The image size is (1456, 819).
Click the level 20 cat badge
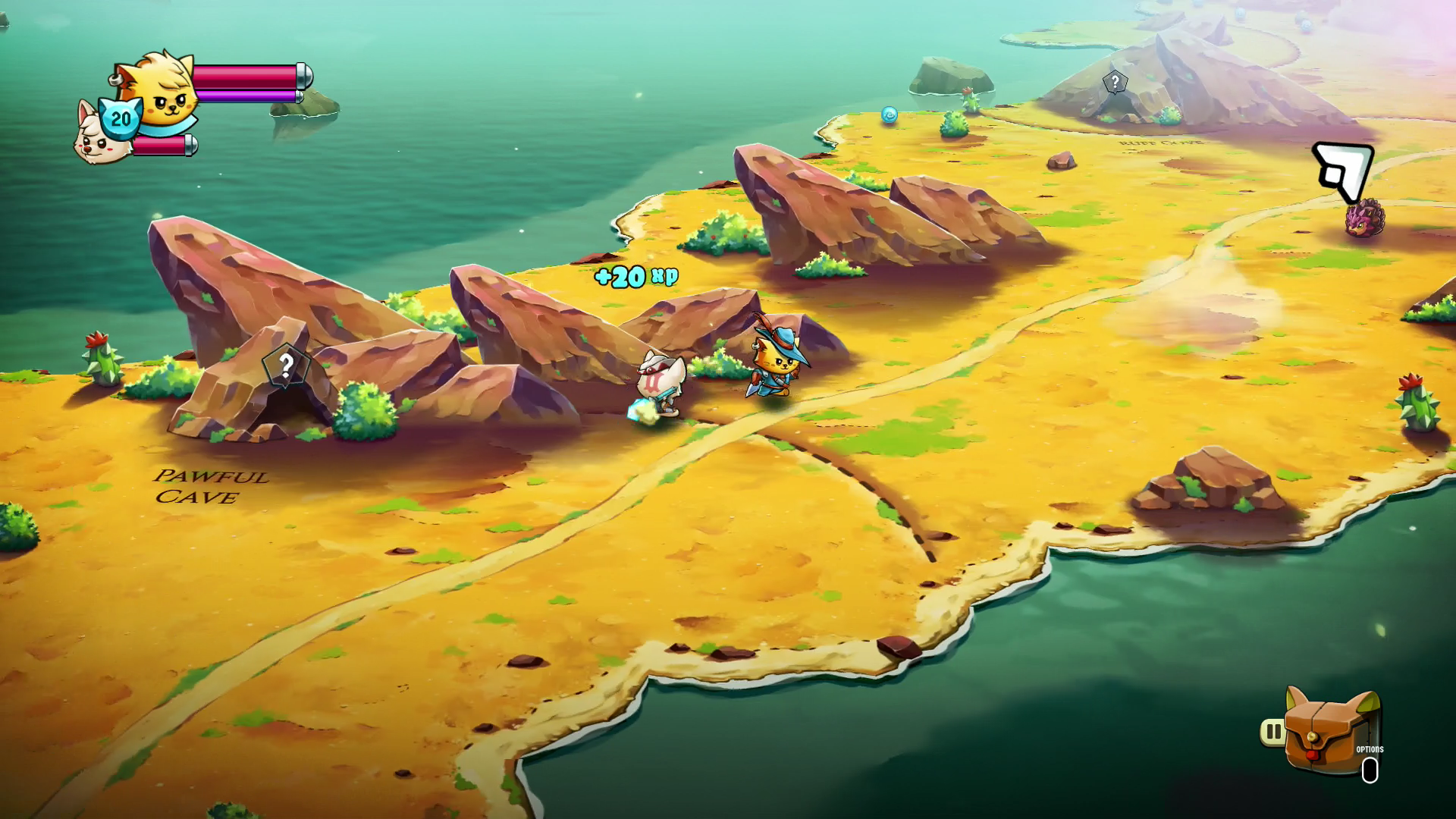pyautogui.click(x=121, y=118)
